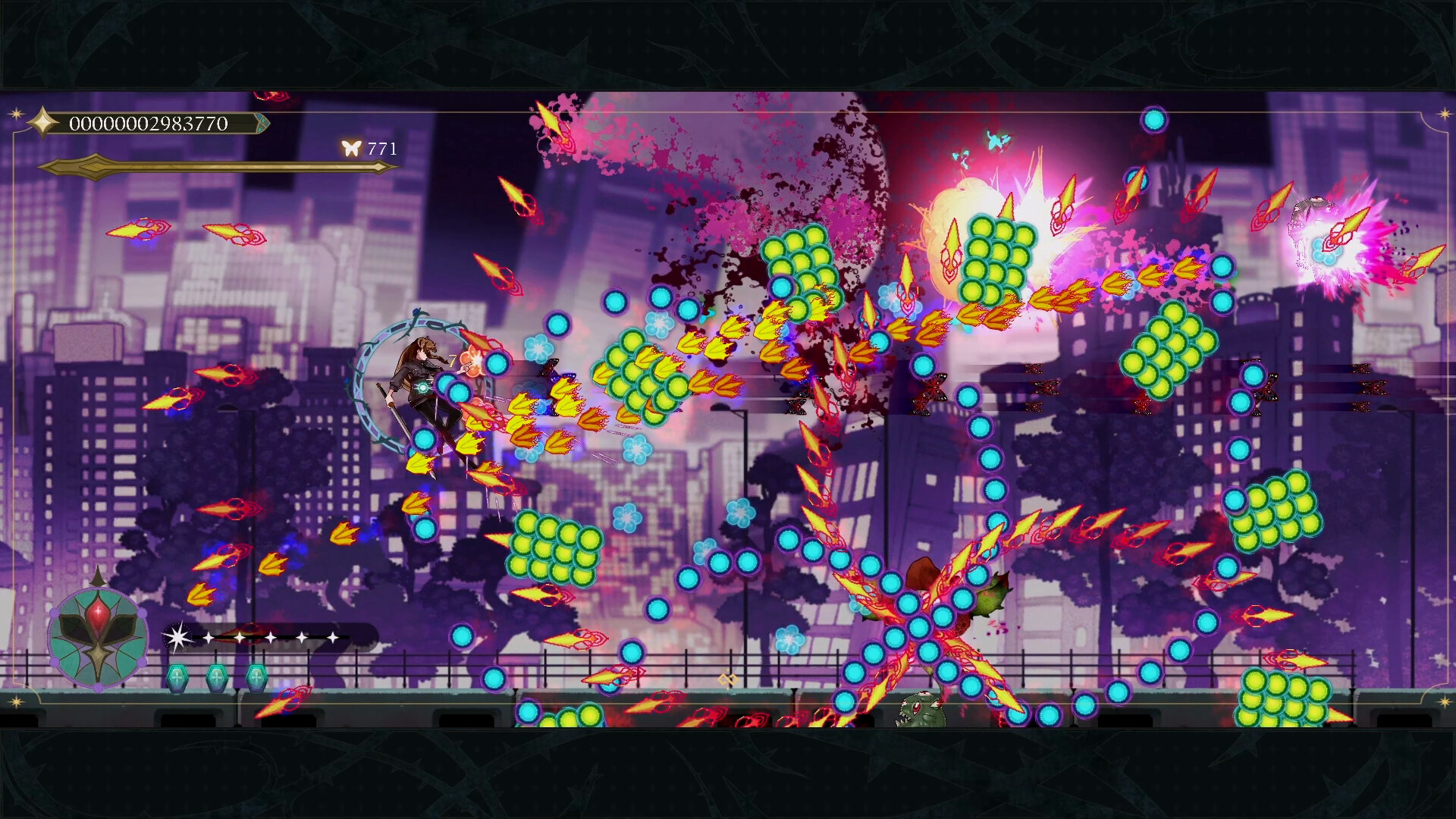Select the stained-glass spell meter emblem
Image resolution: width=1456 pixels, height=819 pixels.
pyautogui.click(x=98, y=641)
